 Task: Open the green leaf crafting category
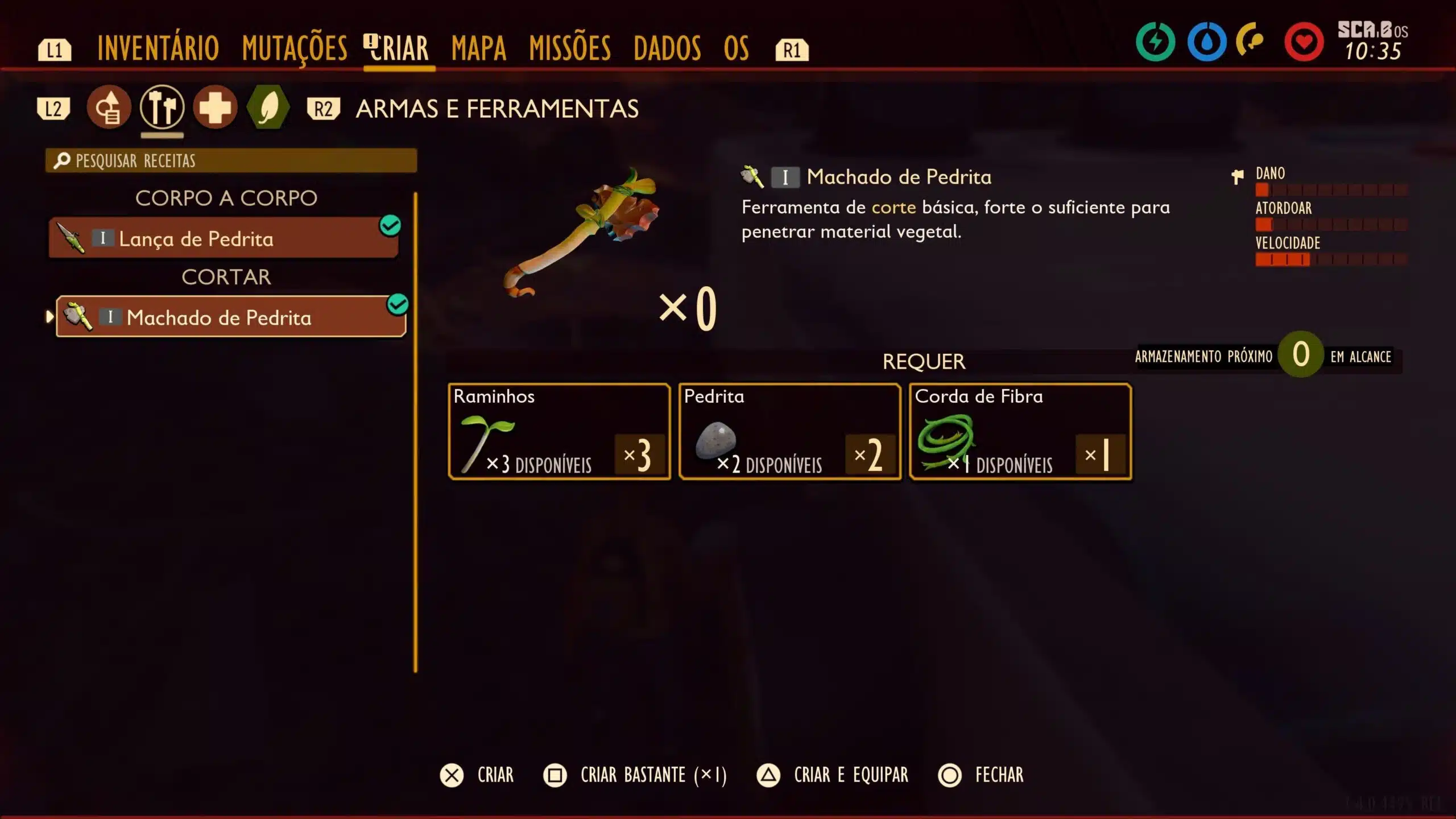(x=268, y=107)
